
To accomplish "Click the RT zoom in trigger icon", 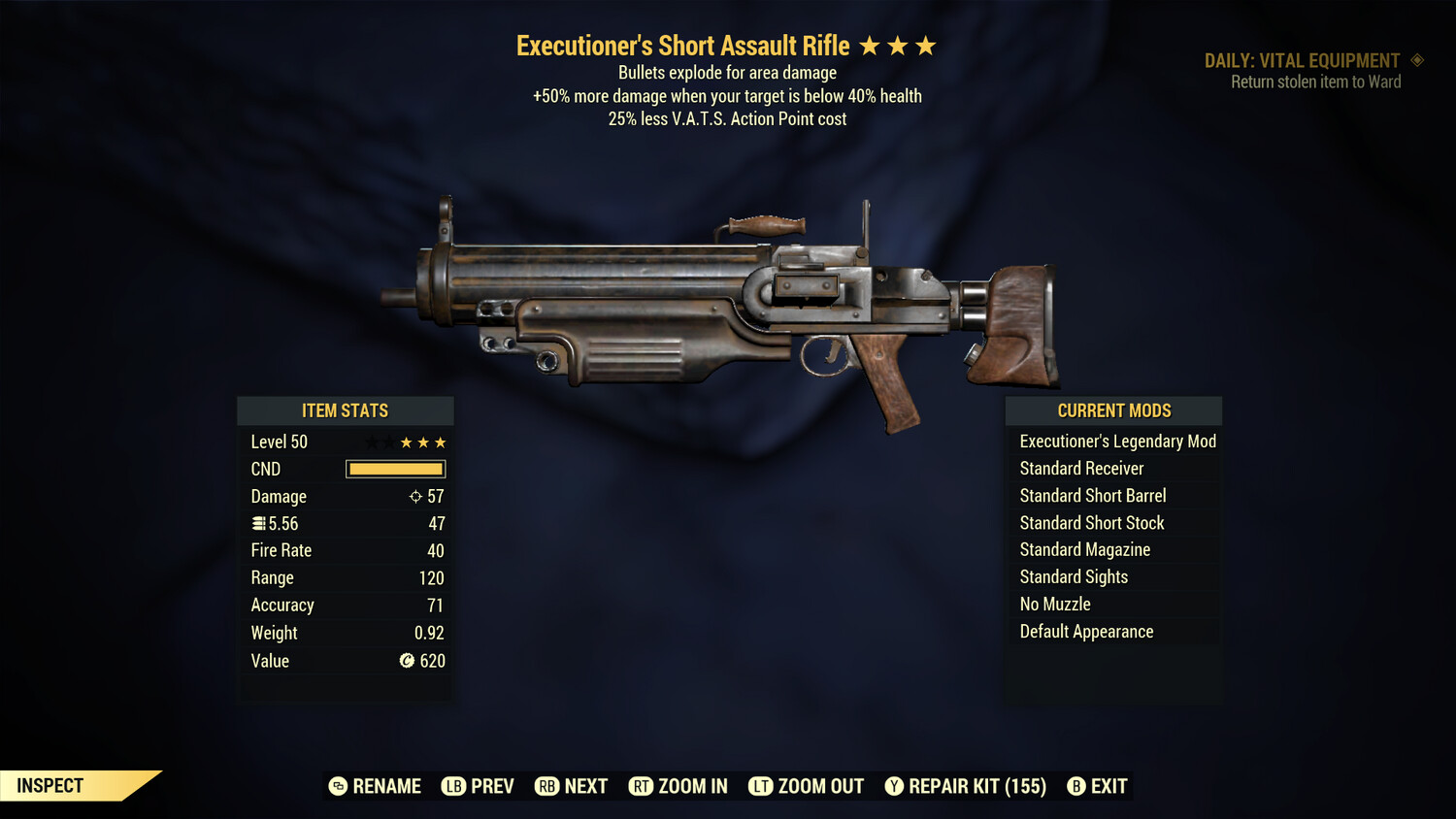I will coord(642,786).
